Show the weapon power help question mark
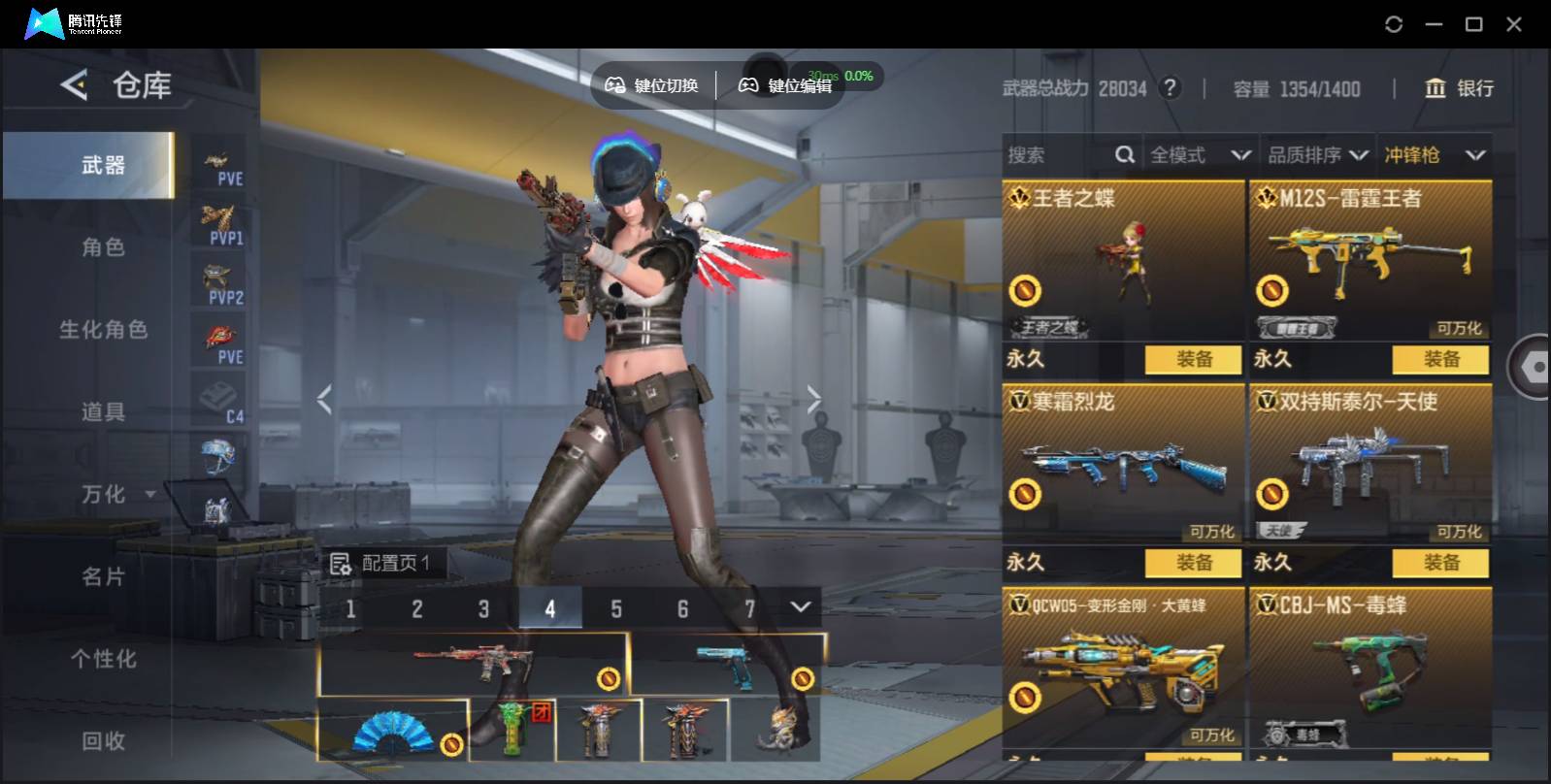Viewport: 1551px width, 784px height. coord(1171,88)
